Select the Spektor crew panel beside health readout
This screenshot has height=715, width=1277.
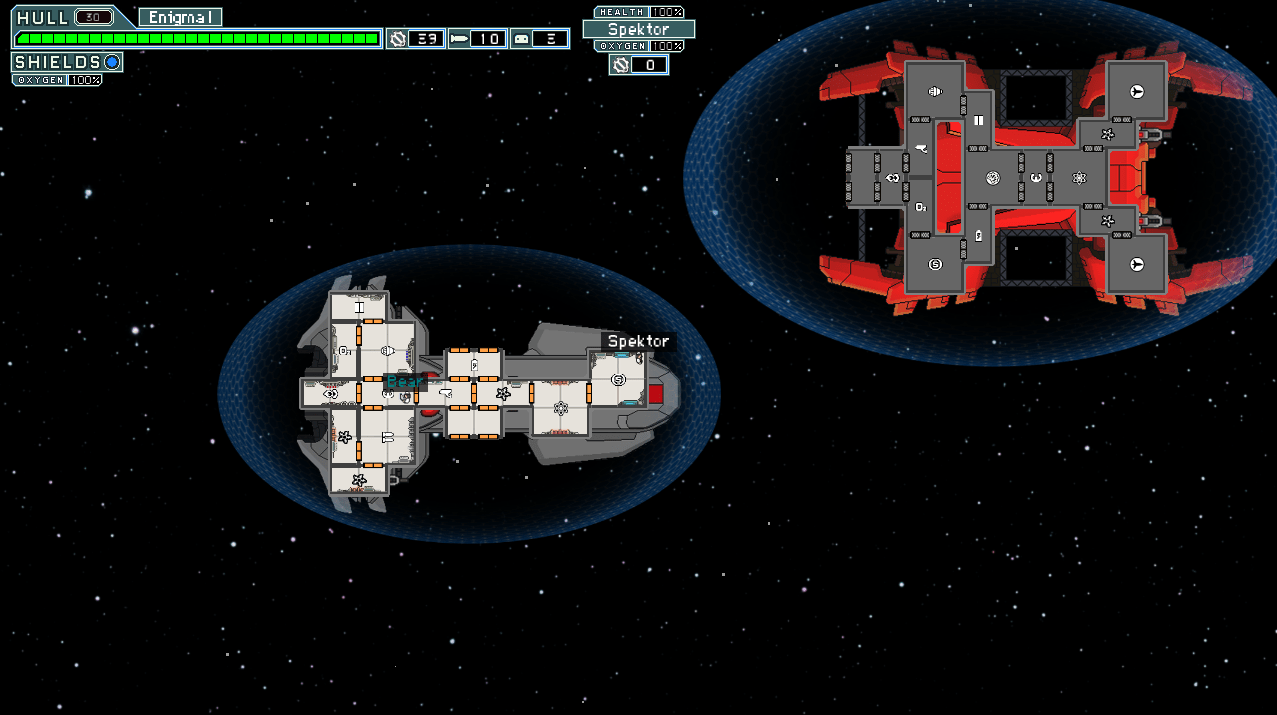[x=638, y=29]
